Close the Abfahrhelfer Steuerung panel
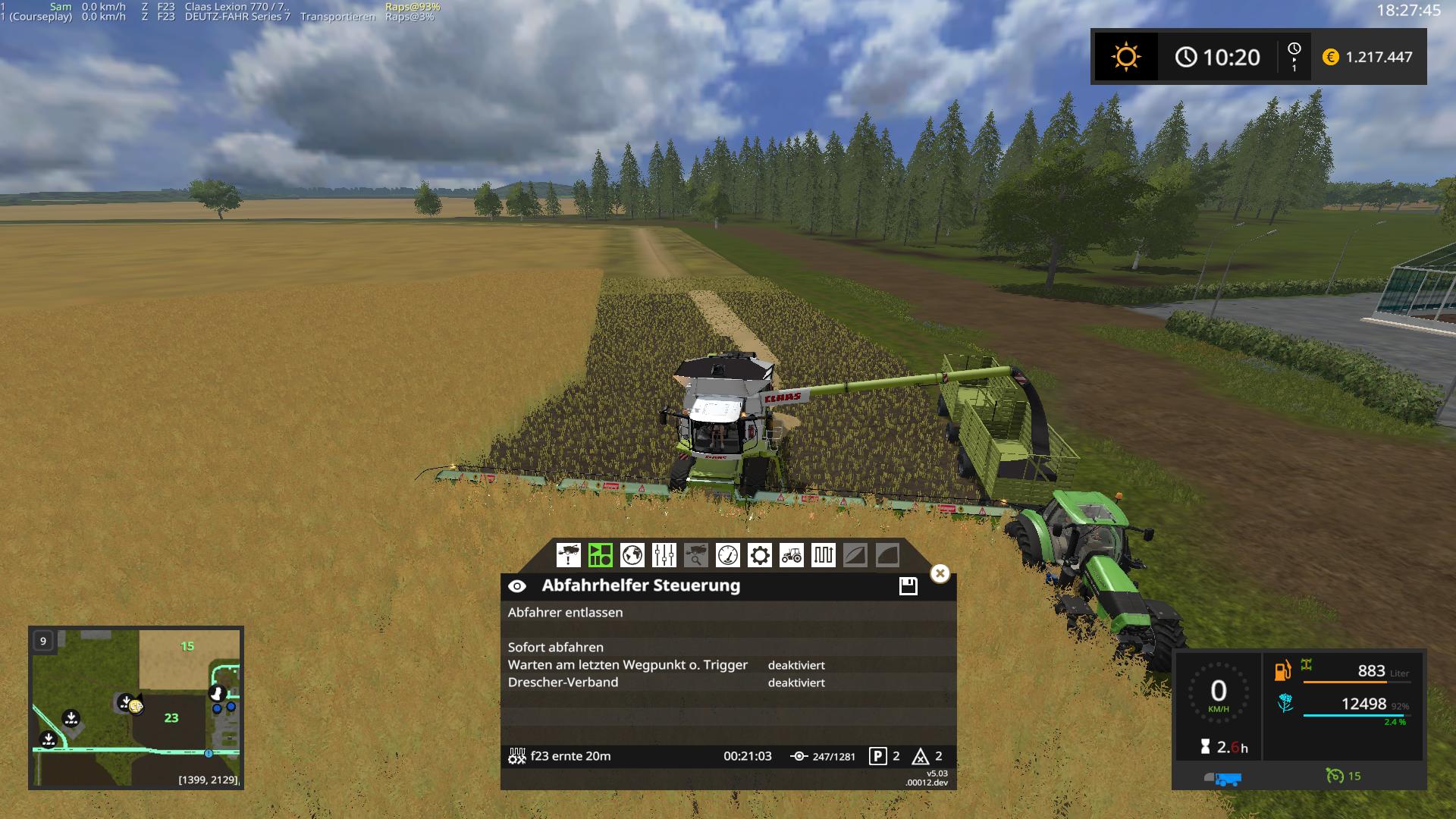Viewport: 1456px width, 819px height. coord(940,573)
